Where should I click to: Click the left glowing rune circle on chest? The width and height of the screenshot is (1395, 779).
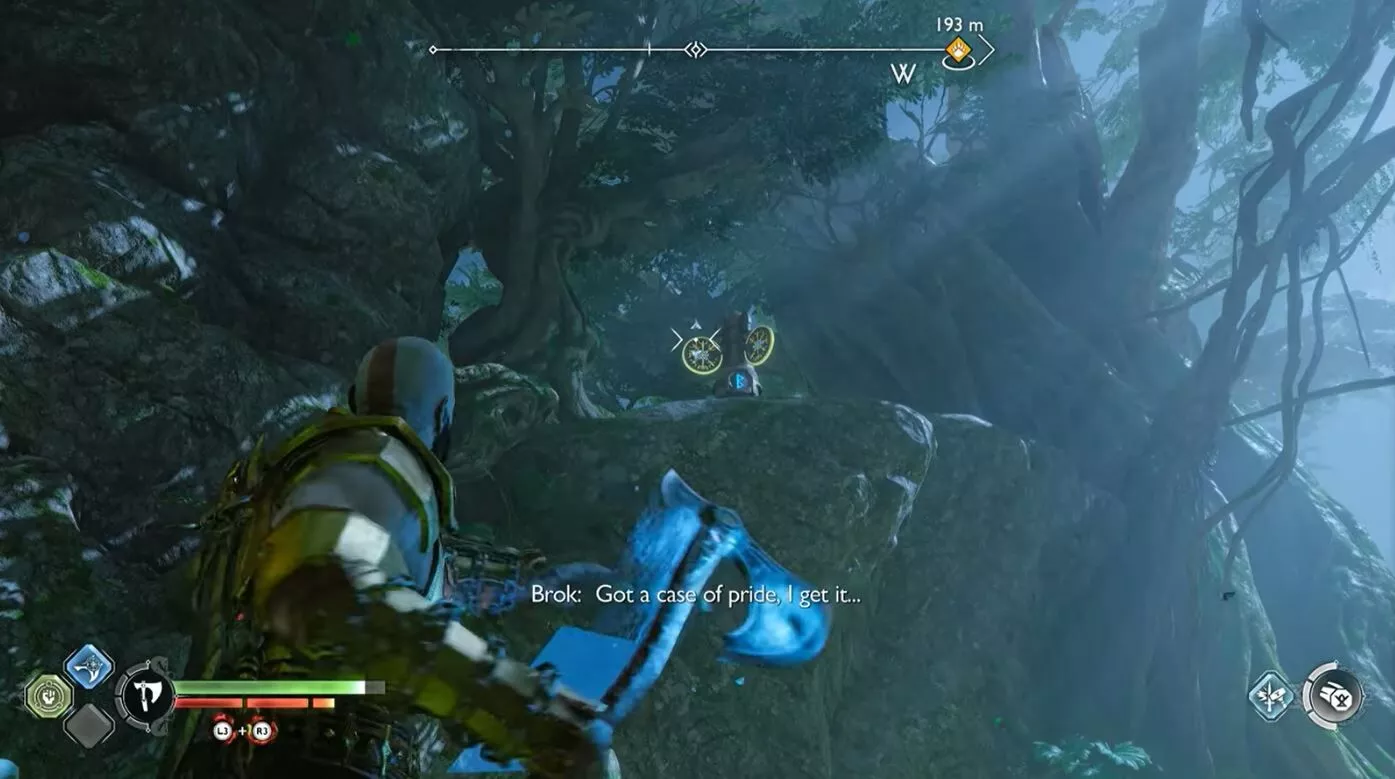coord(702,354)
